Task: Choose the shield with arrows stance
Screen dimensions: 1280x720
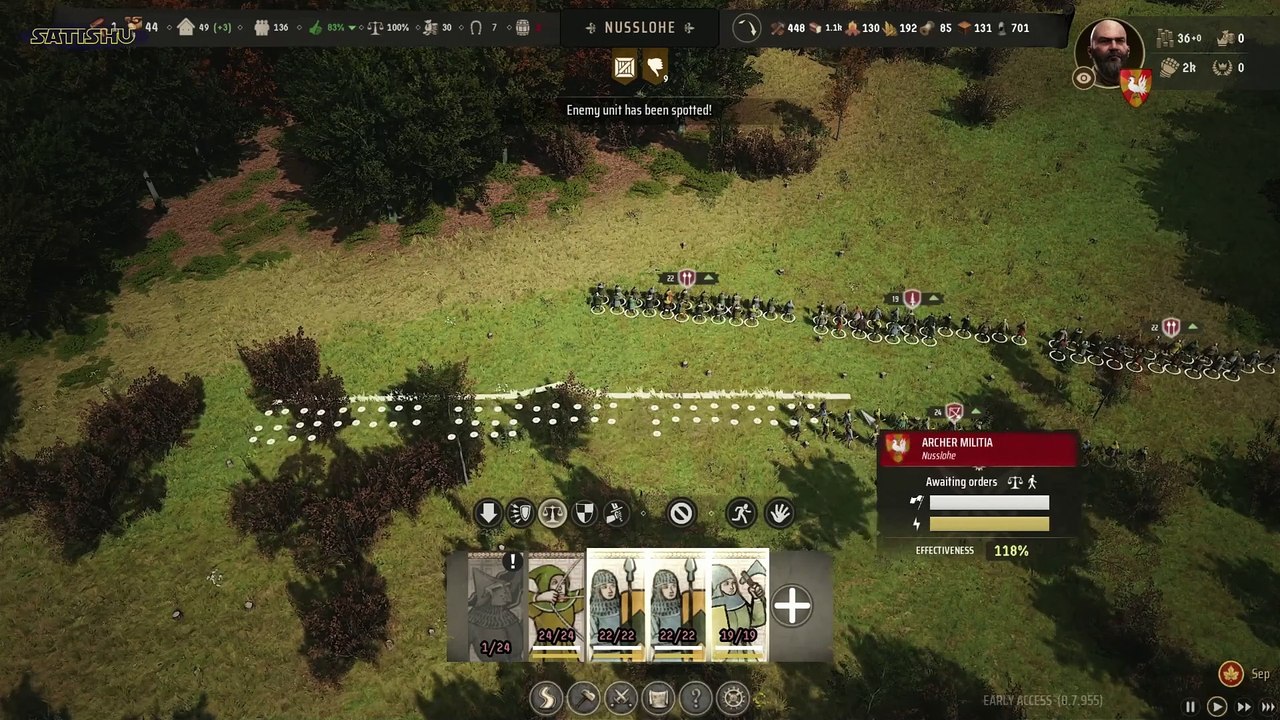Action: tap(520, 514)
